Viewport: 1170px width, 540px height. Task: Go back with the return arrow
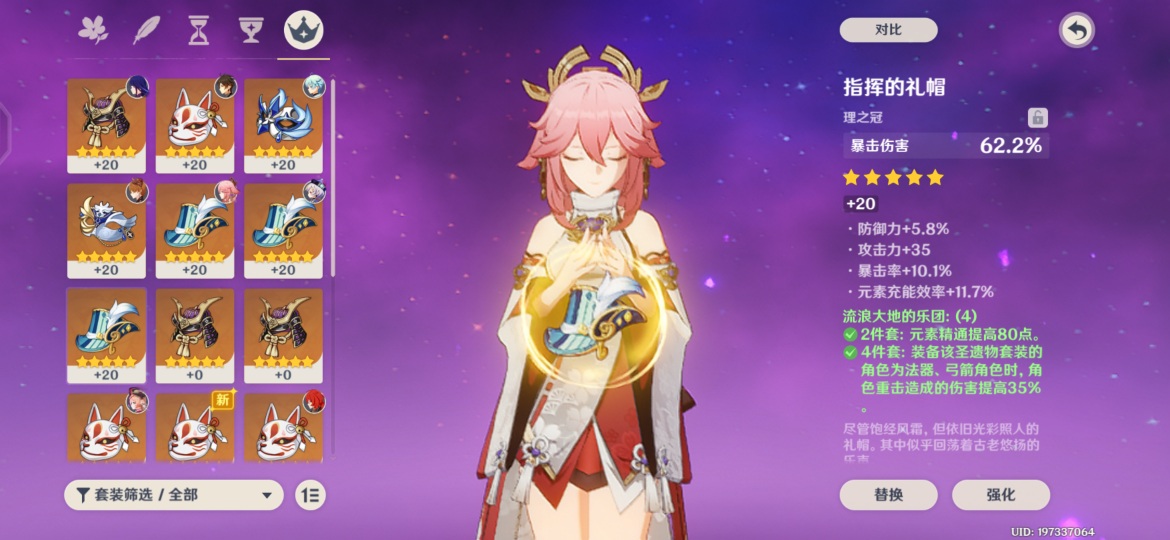tap(1076, 30)
